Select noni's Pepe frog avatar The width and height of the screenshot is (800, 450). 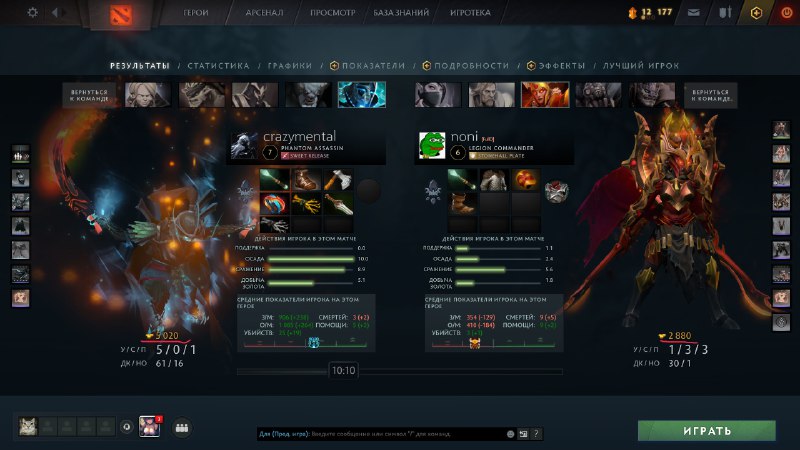[431, 145]
